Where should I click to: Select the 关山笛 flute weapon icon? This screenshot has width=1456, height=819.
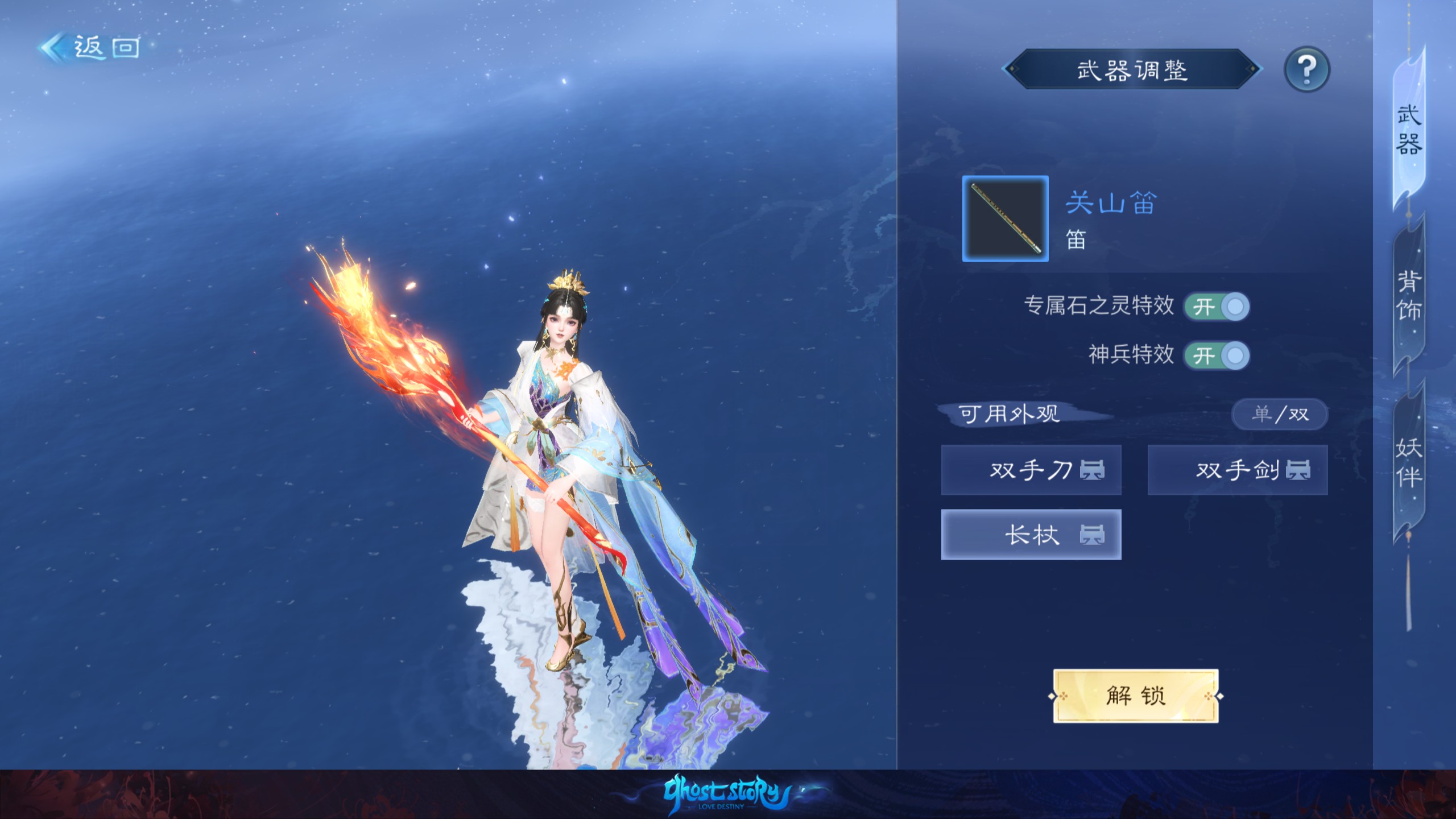tap(1005, 219)
